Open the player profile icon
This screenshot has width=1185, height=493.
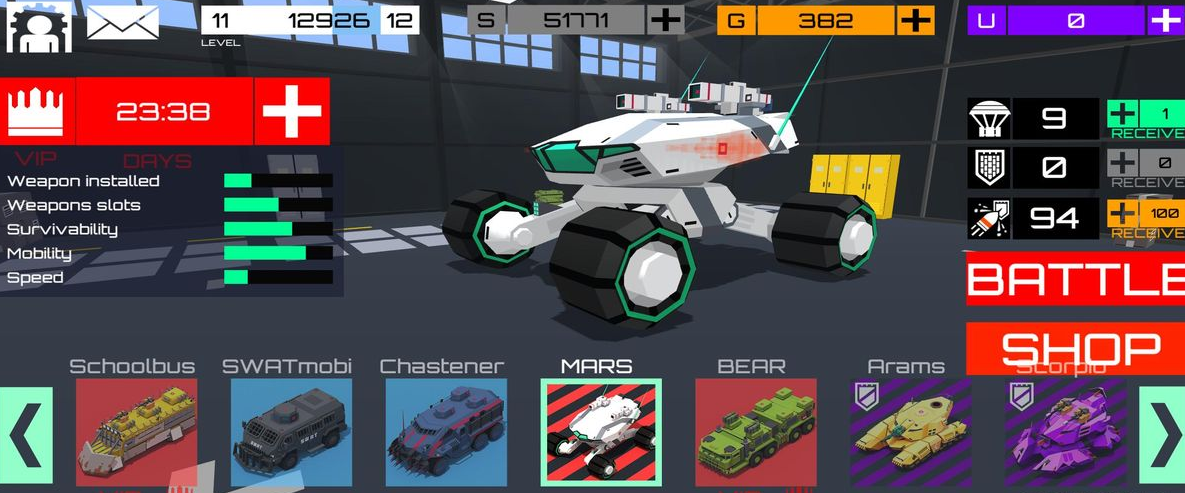(36, 26)
